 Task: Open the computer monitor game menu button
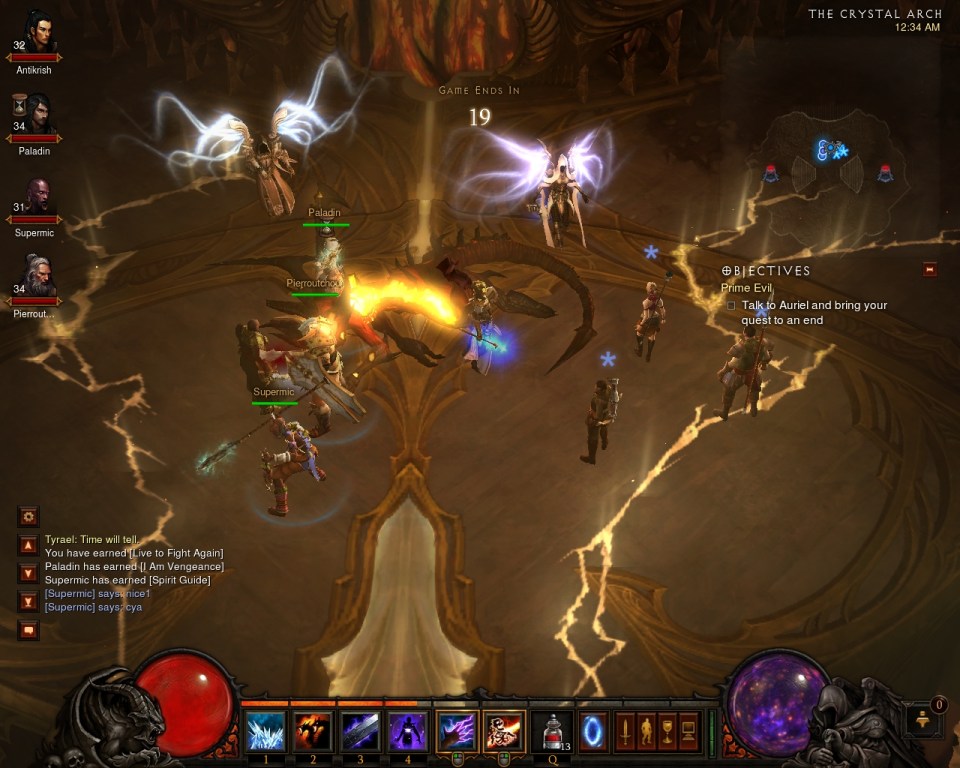click(x=688, y=730)
